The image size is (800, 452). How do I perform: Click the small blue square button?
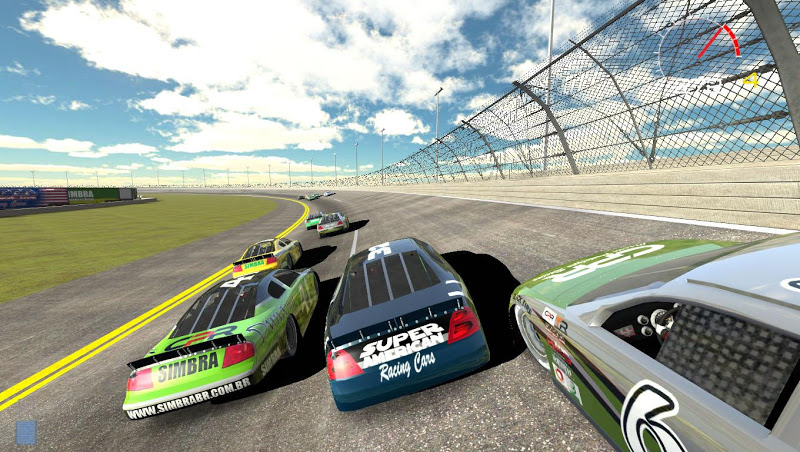26,432
